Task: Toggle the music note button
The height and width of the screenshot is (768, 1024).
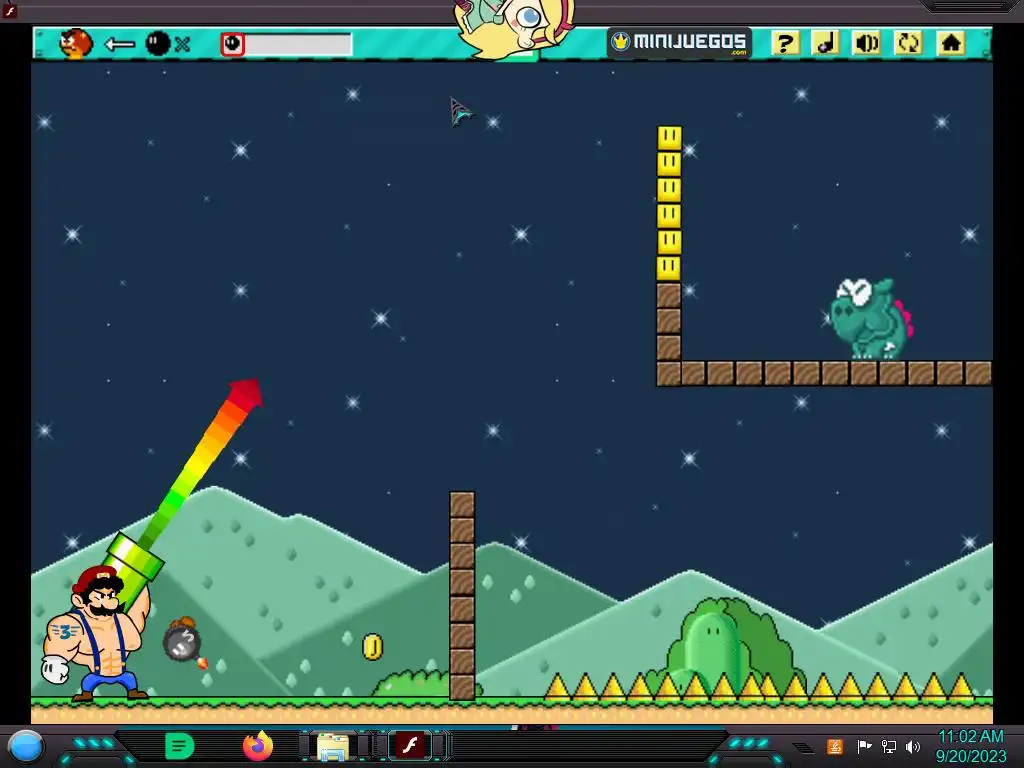Action: pyautogui.click(x=825, y=43)
